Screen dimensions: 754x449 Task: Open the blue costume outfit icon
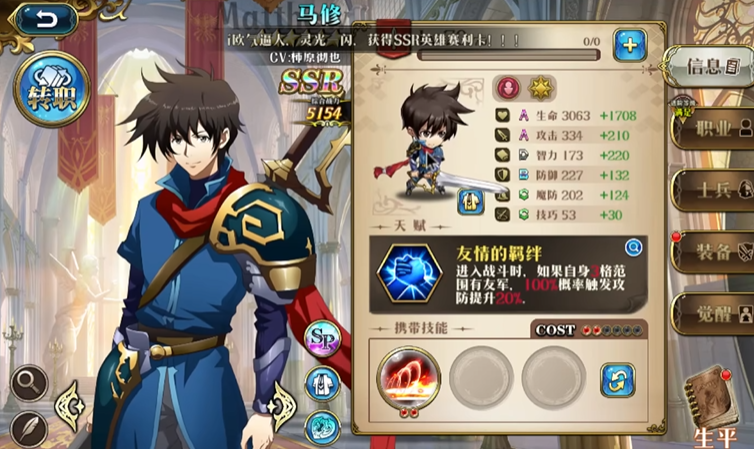323,381
